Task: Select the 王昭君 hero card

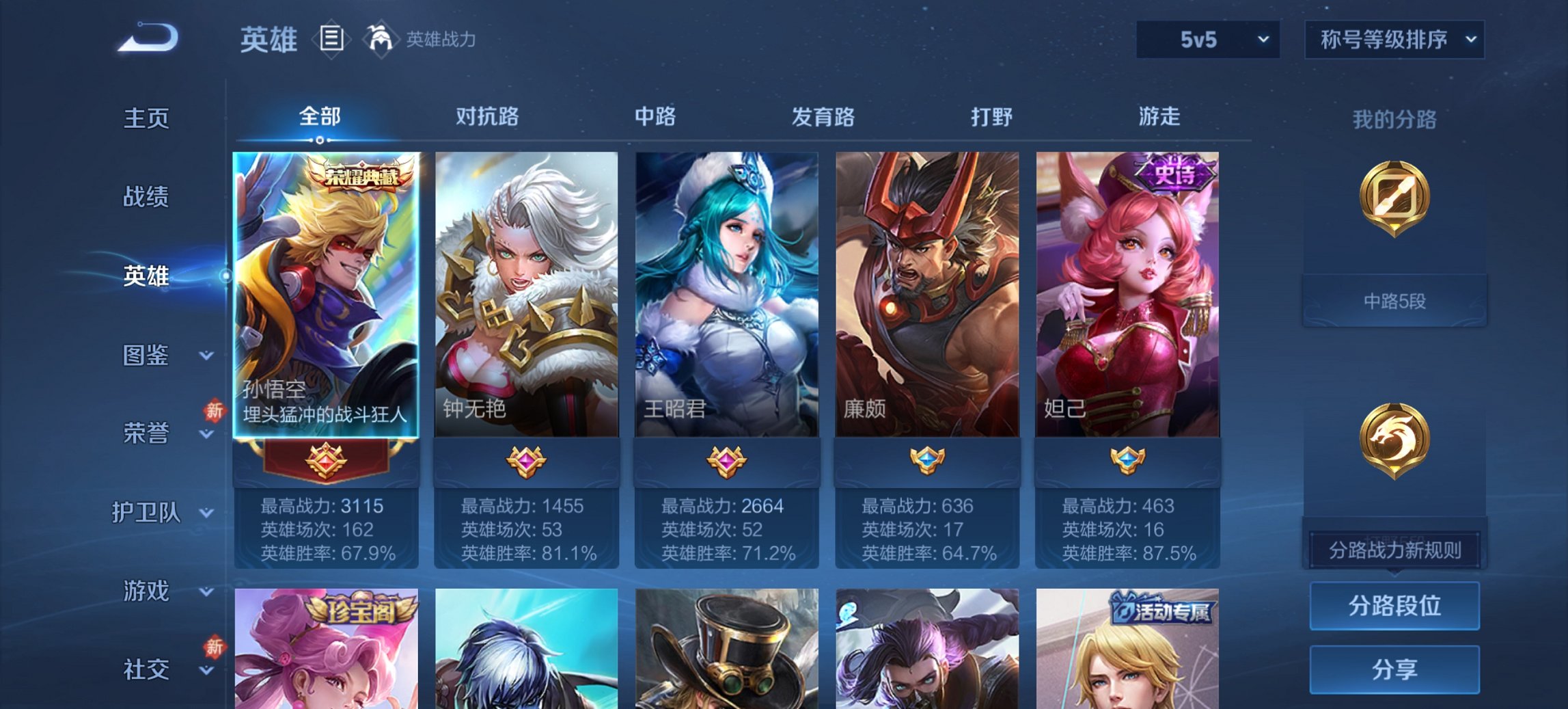Action: pyautogui.click(x=727, y=294)
